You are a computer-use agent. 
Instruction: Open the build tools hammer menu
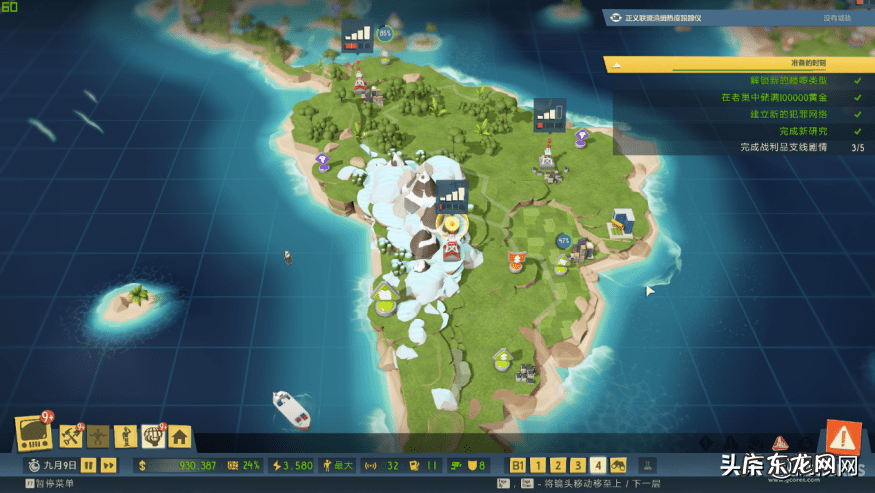coord(71,435)
